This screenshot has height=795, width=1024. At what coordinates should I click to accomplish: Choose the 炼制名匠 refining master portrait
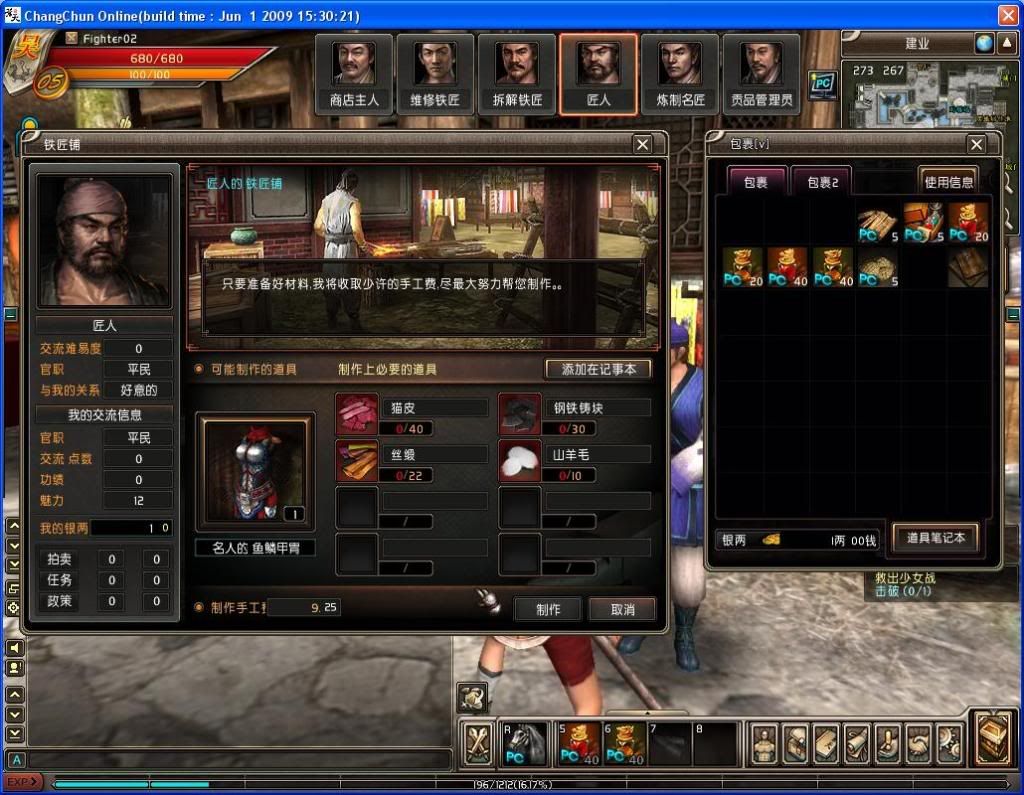coord(680,74)
